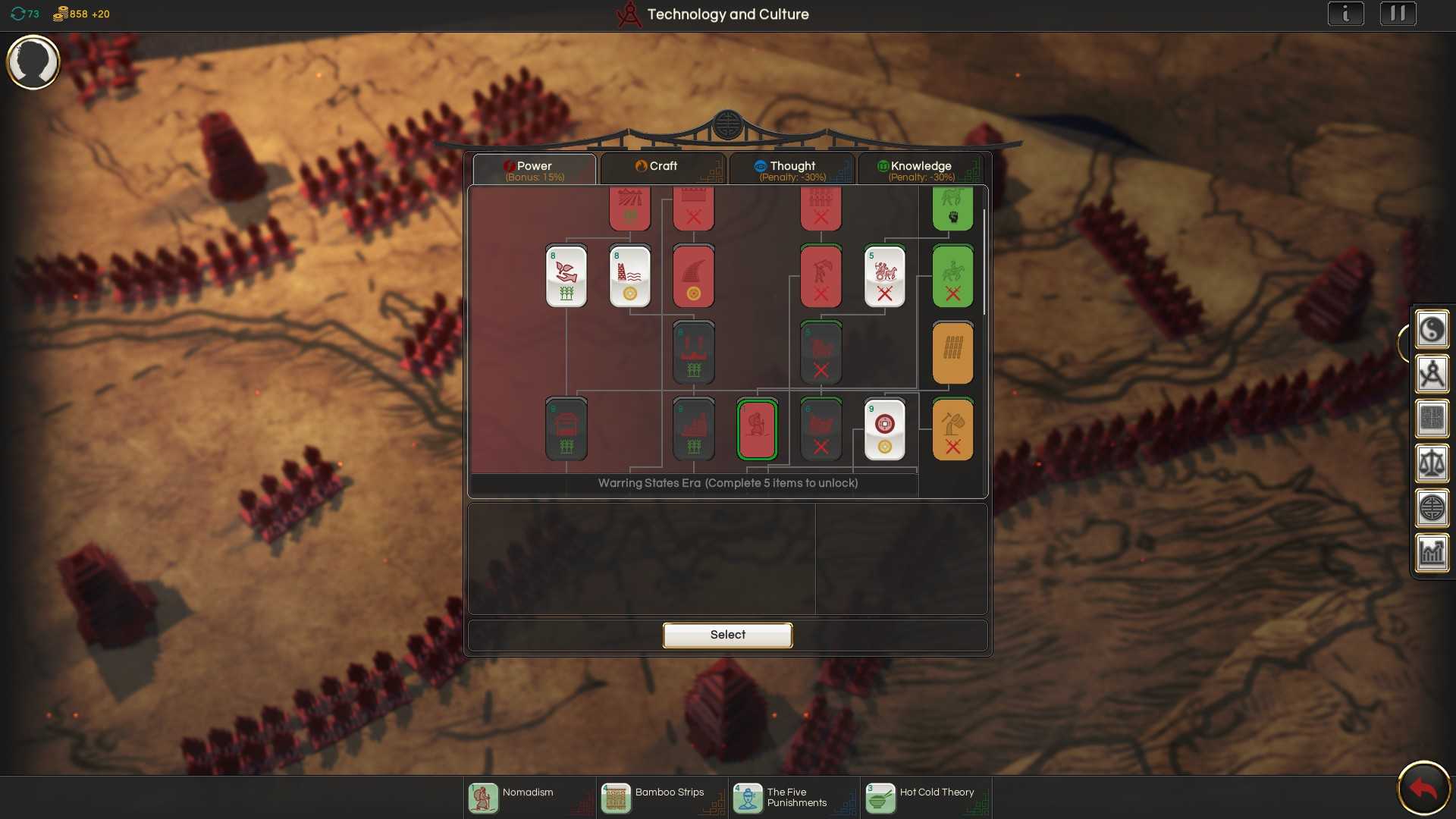Viewport: 1456px width, 819px height.
Task: Click the Select button
Action: (727, 635)
